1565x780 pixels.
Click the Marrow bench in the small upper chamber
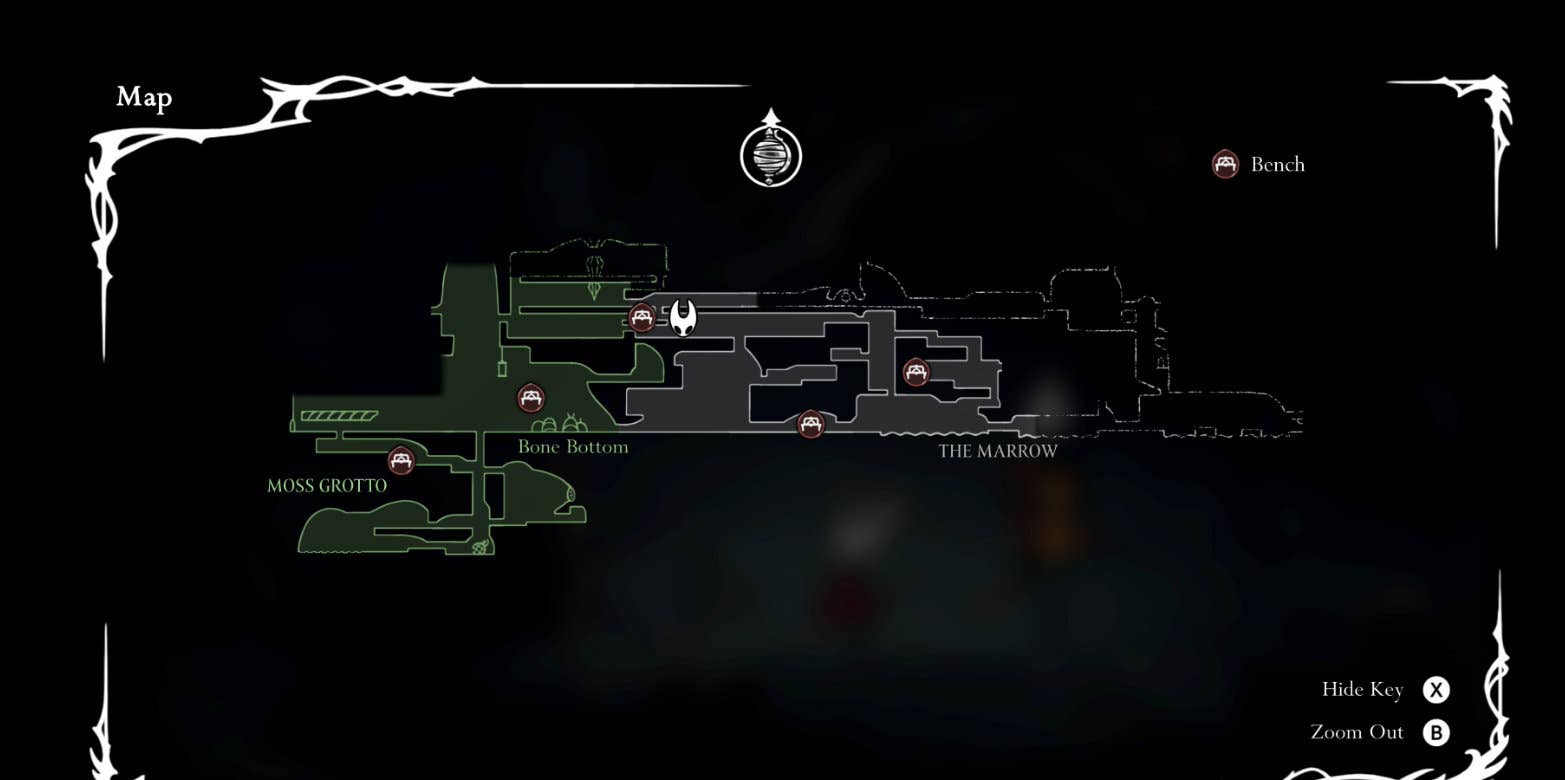click(916, 373)
